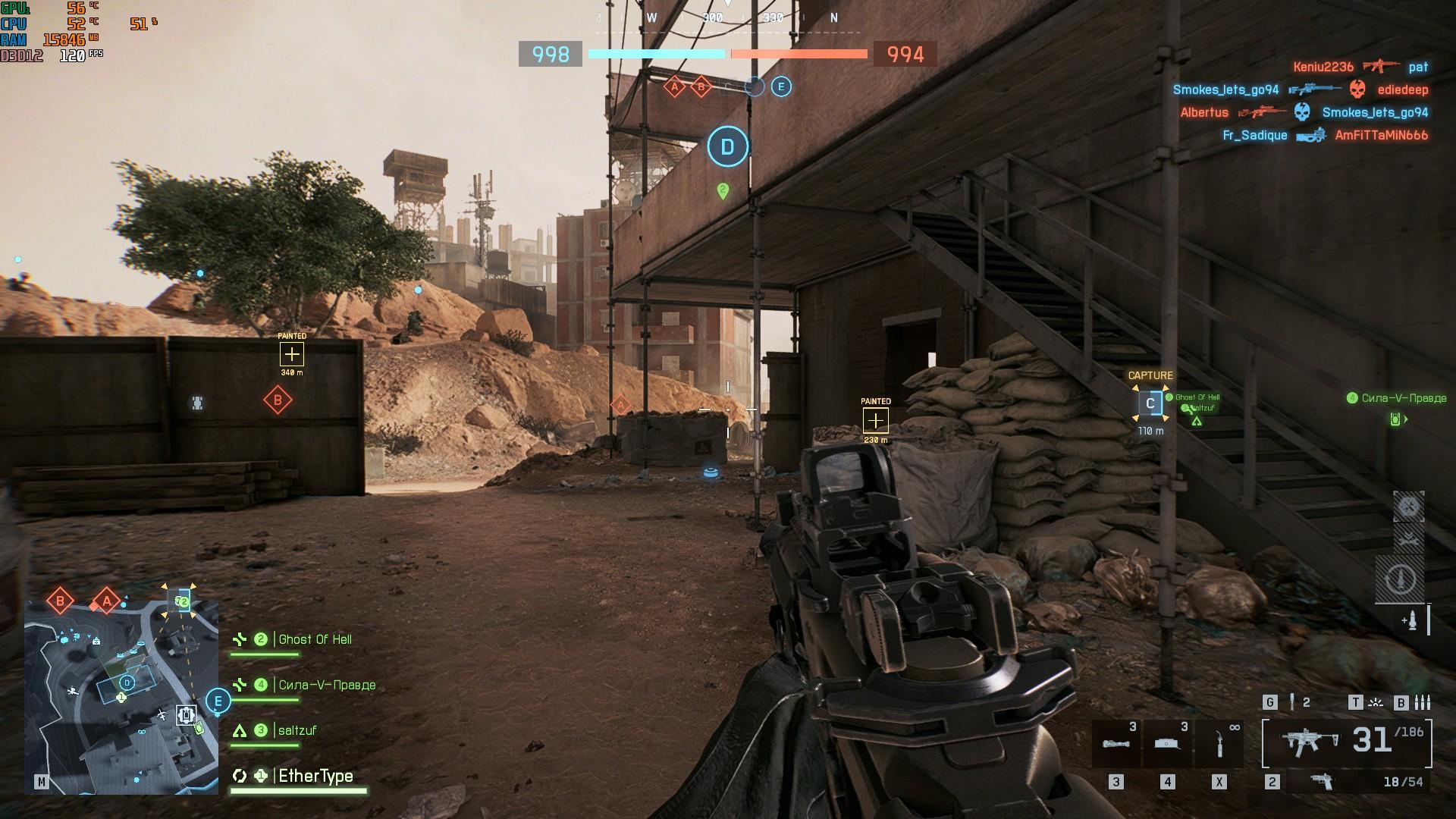This screenshot has width=1456, height=819.
Task: Select the launcher gadget in slot 3
Action: pyautogui.click(x=1115, y=744)
